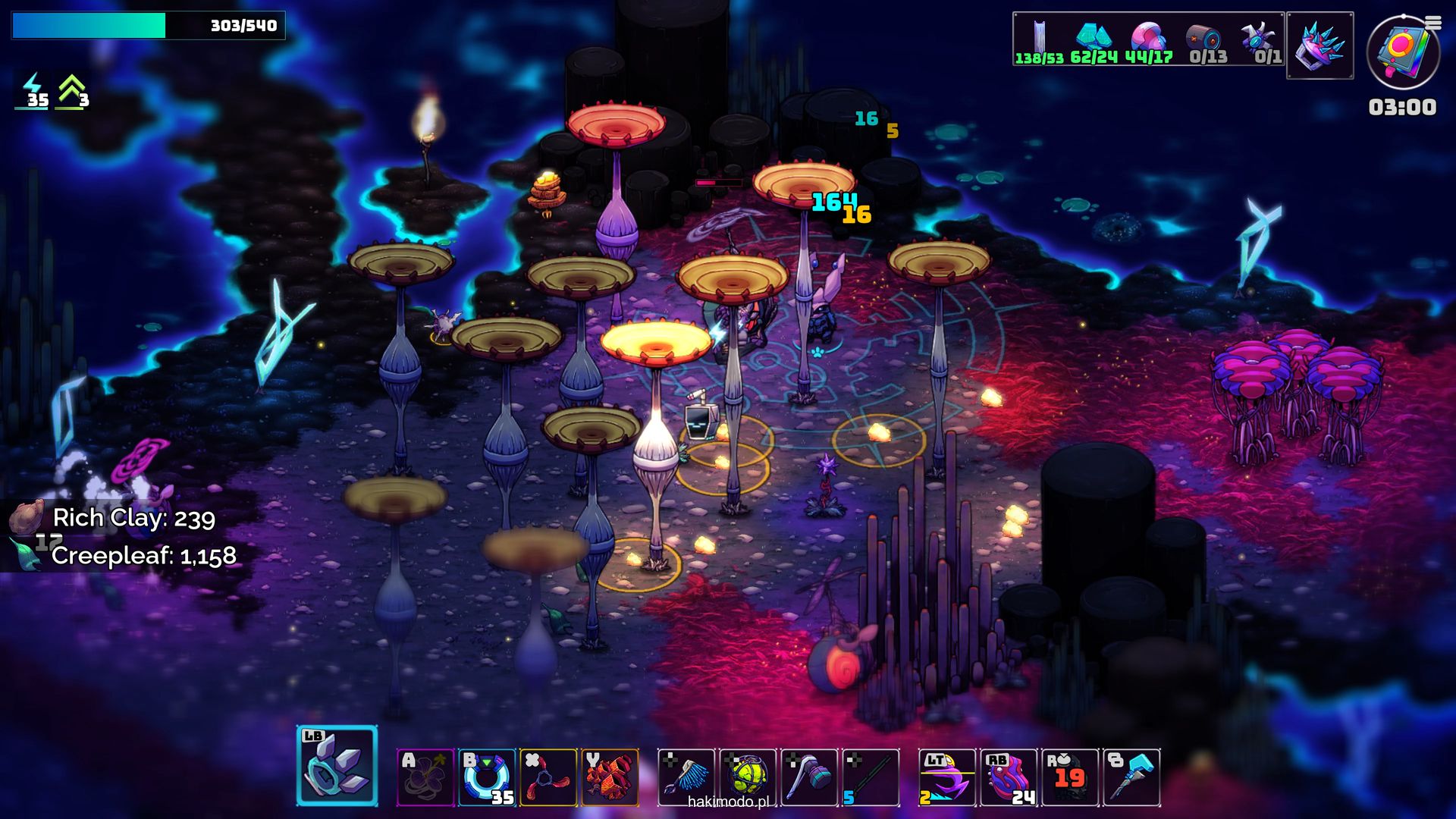Use the red-orange coral cluster item
The width and height of the screenshot is (1456, 819).
click(x=610, y=777)
